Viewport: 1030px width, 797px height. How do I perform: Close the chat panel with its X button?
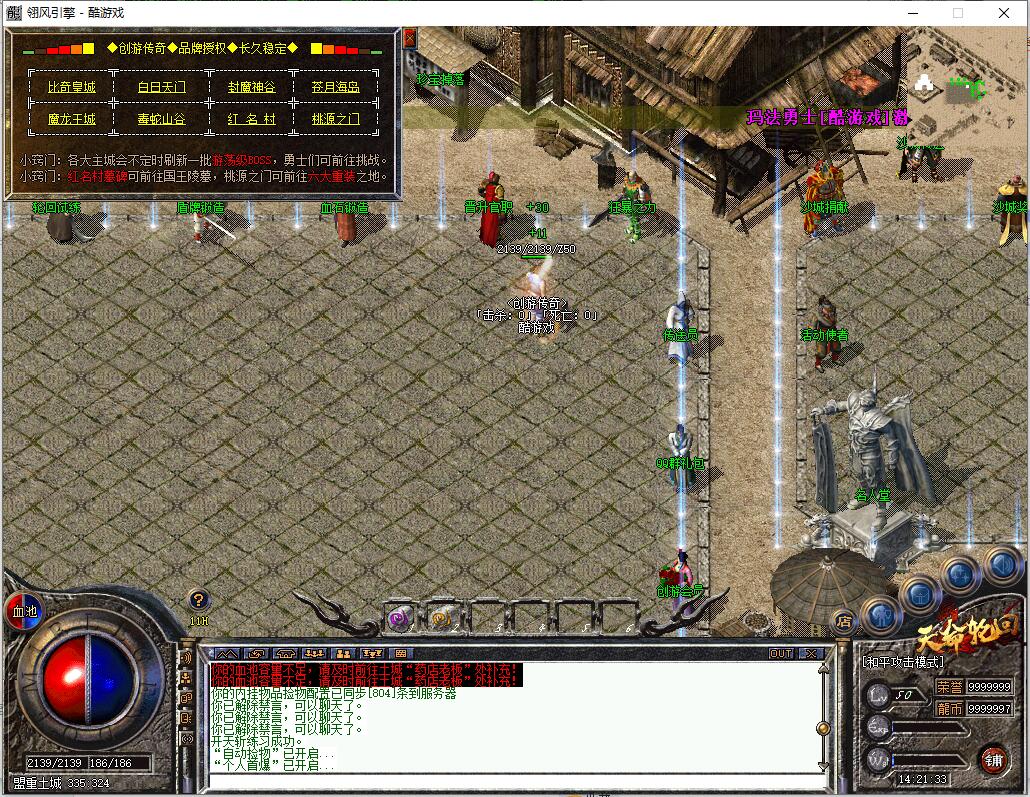pyautogui.click(x=810, y=653)
